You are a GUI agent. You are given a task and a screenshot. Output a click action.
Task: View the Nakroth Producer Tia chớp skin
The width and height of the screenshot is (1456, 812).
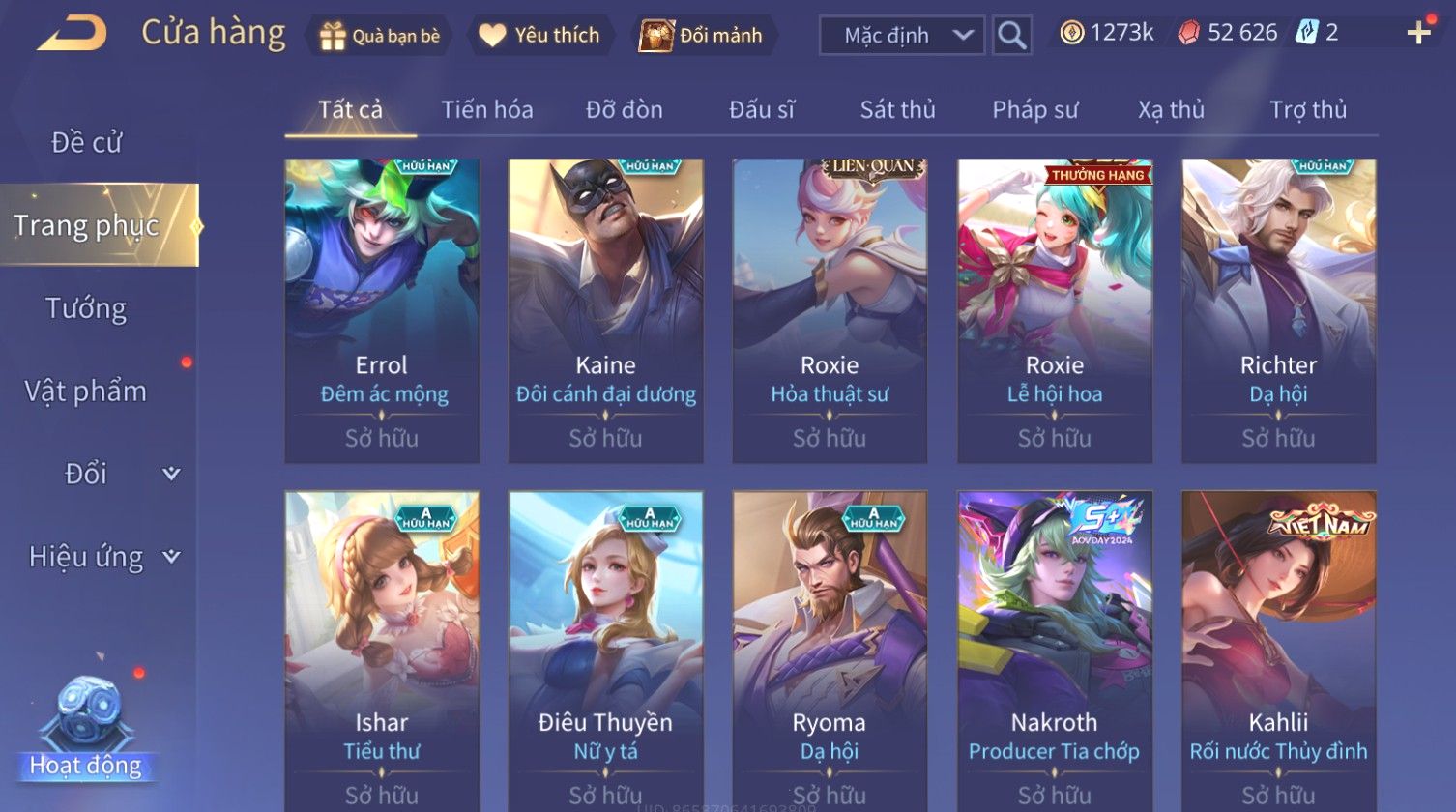pos(1054,648)
